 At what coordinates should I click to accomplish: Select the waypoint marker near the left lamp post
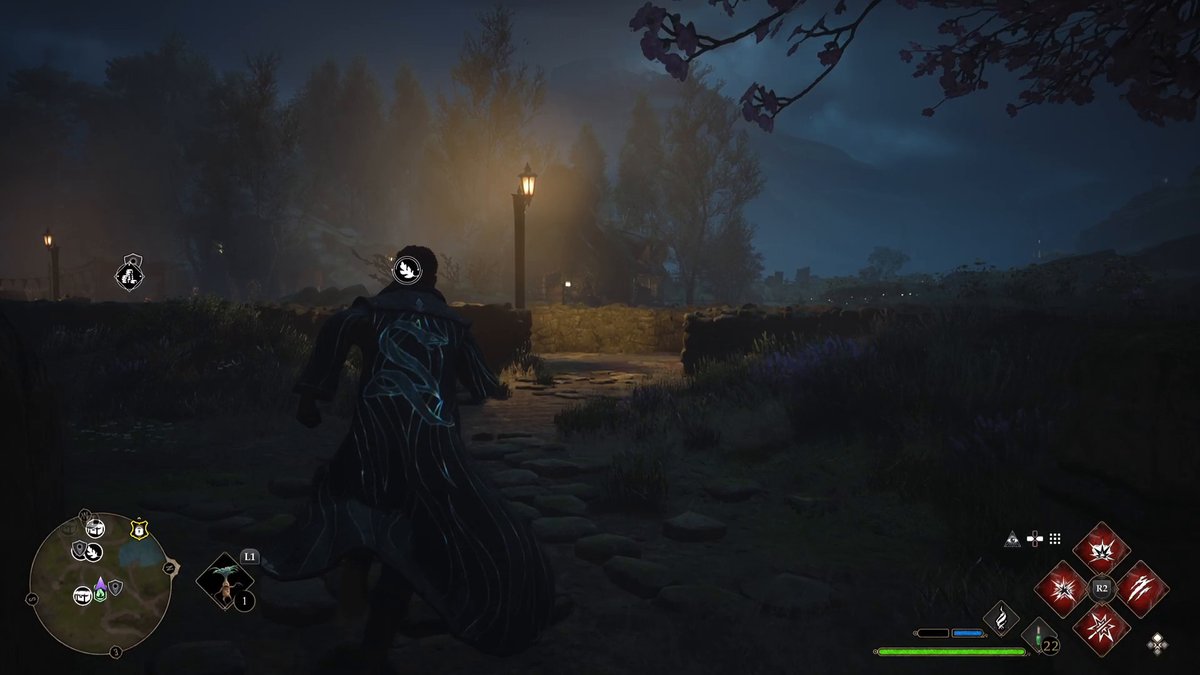(x=130, y=273)
